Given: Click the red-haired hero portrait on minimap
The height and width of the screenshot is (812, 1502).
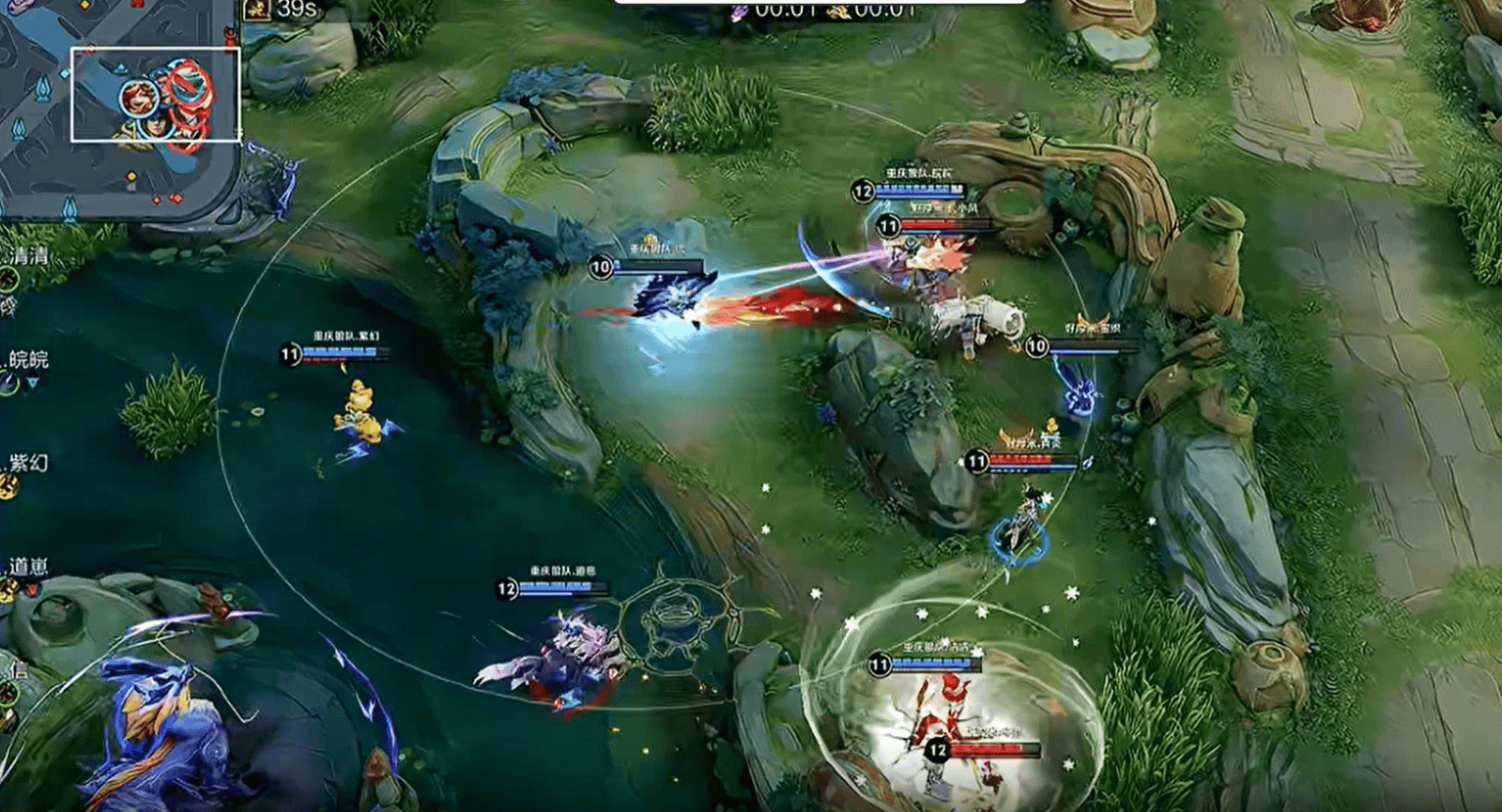Looking at the screenshot, I should point(138,98).
